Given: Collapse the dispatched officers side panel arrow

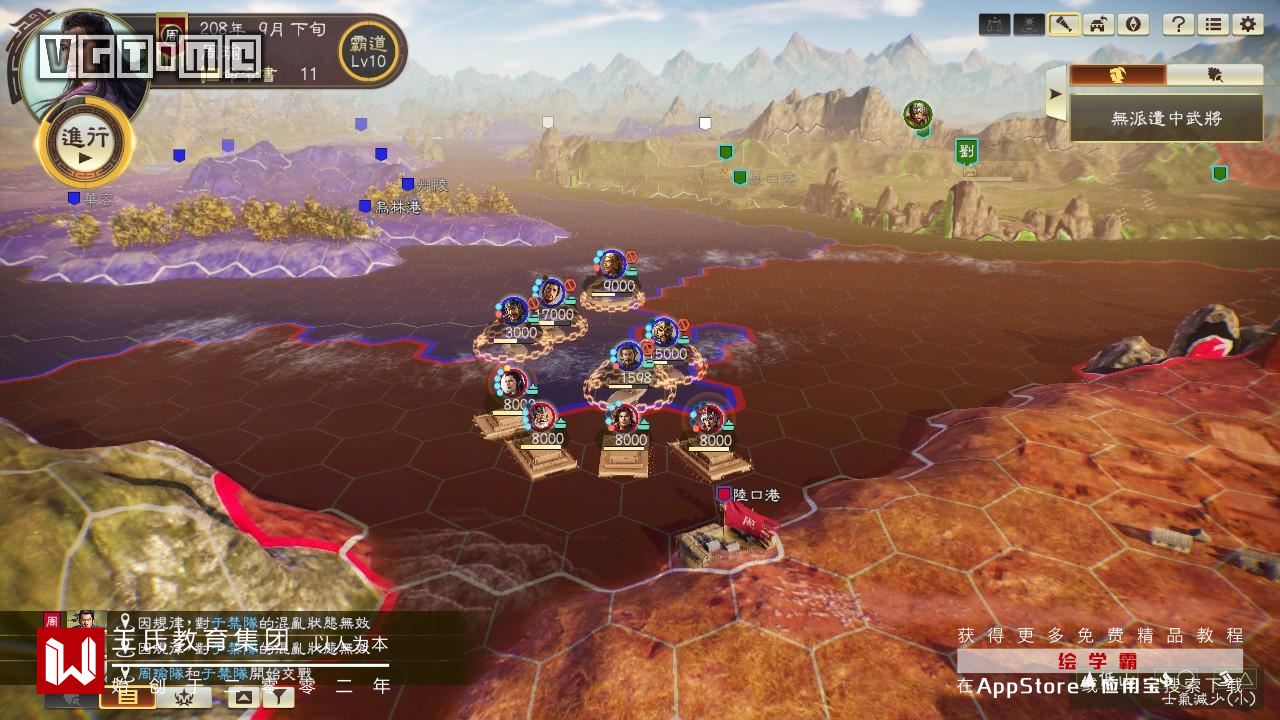Looking at the screenshot, I should pos(1054,95).
